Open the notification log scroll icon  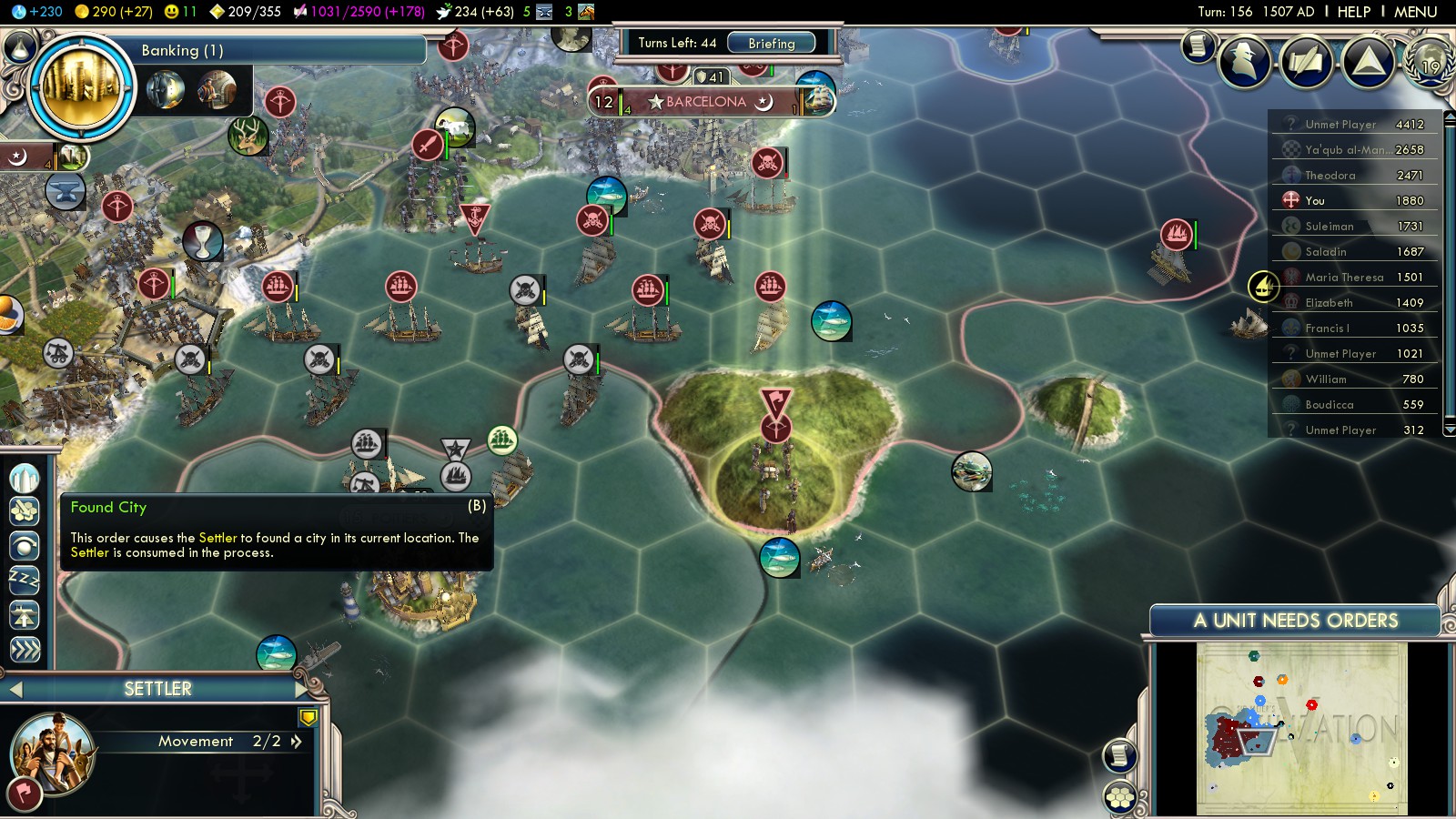(1198, 45)
